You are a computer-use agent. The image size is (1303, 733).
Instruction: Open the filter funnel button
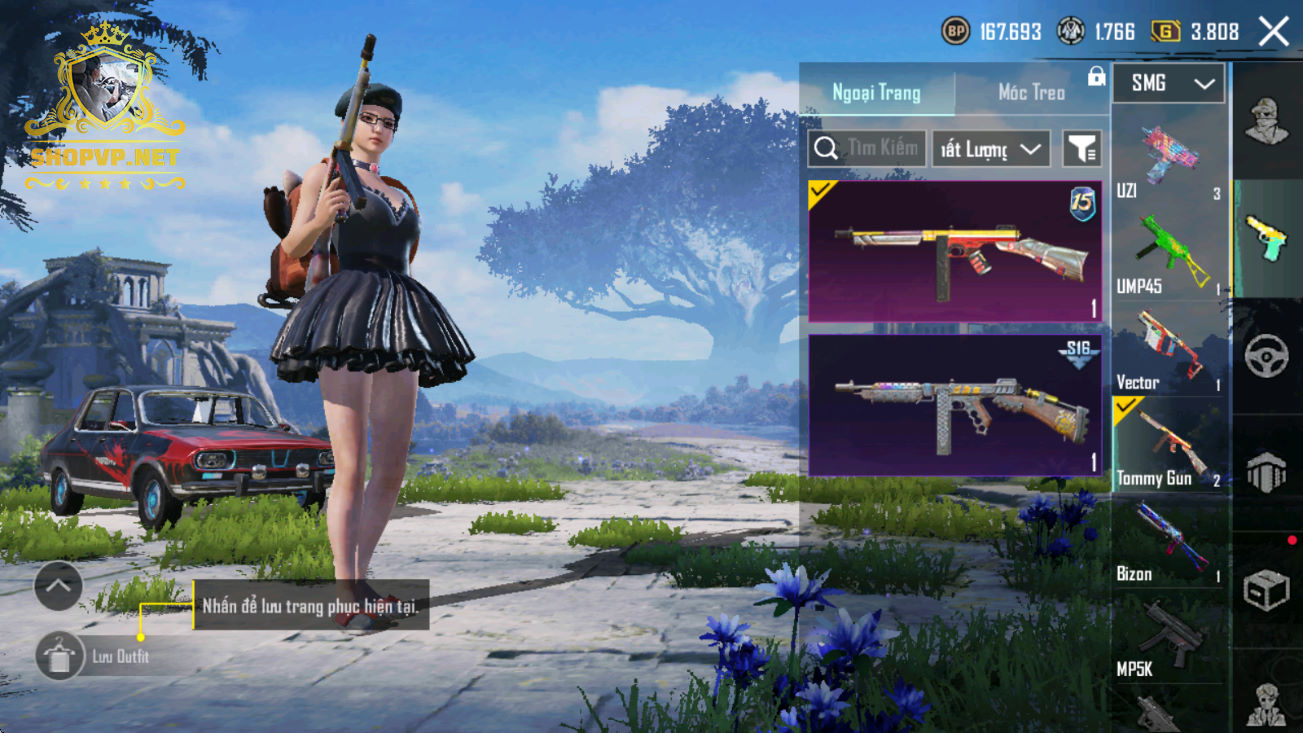(1081, 150)
